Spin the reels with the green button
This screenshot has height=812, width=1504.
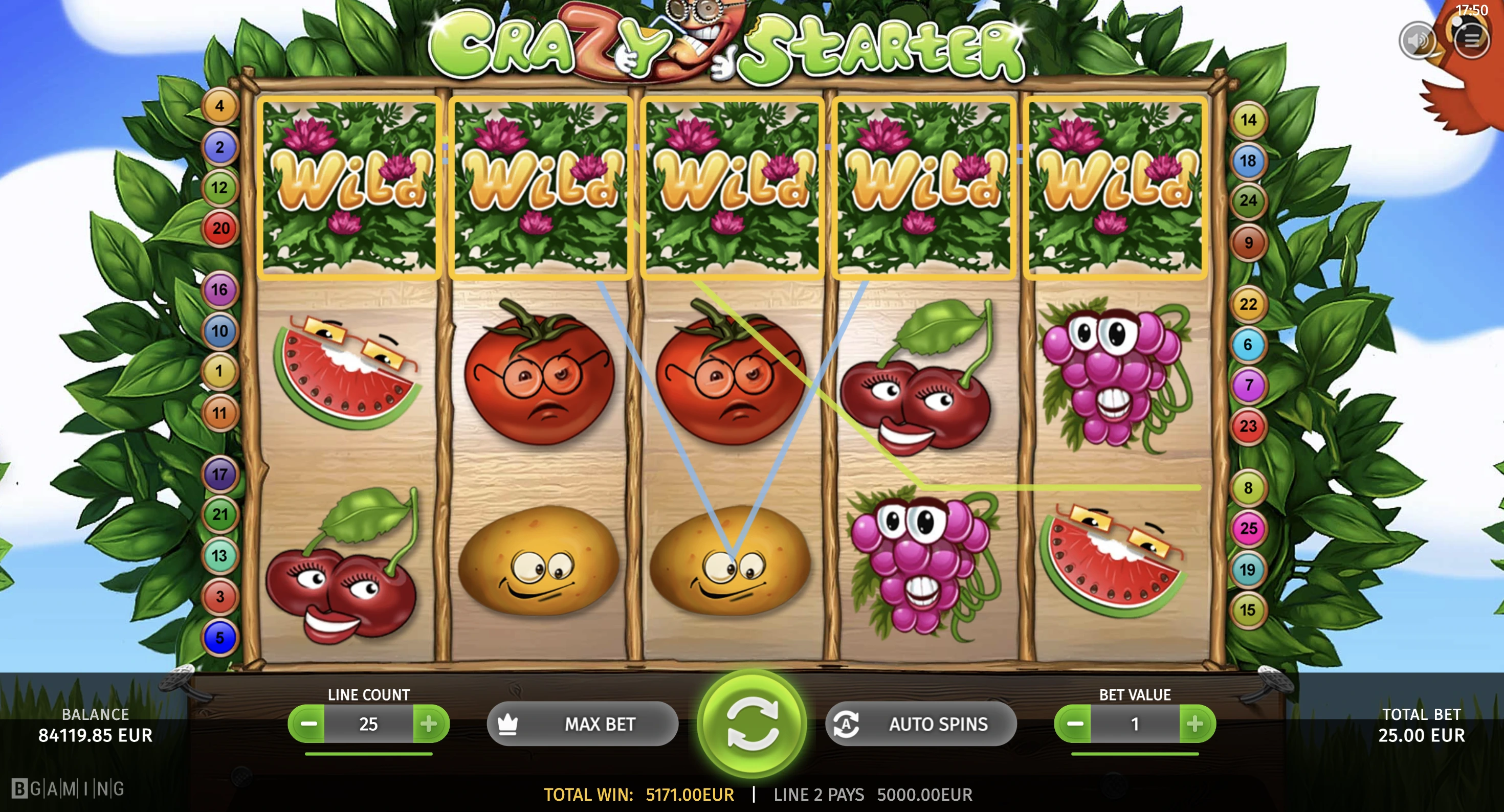[752, 724]
